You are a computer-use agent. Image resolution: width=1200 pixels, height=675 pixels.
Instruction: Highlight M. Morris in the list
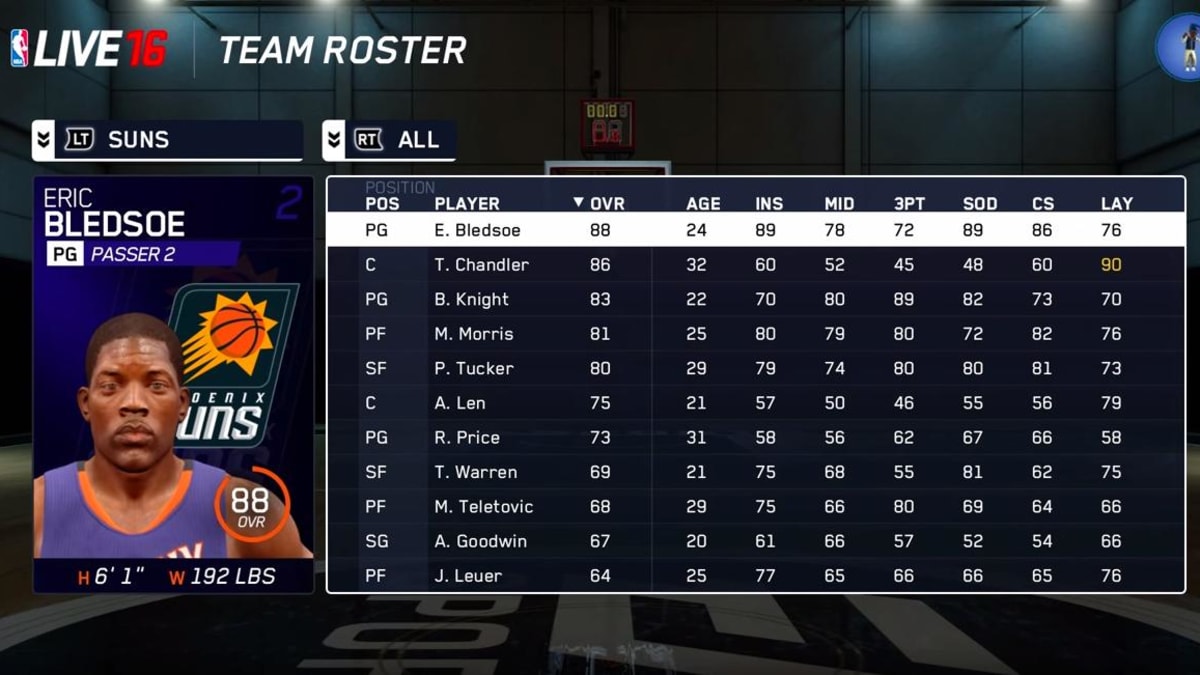pos(473,334)
